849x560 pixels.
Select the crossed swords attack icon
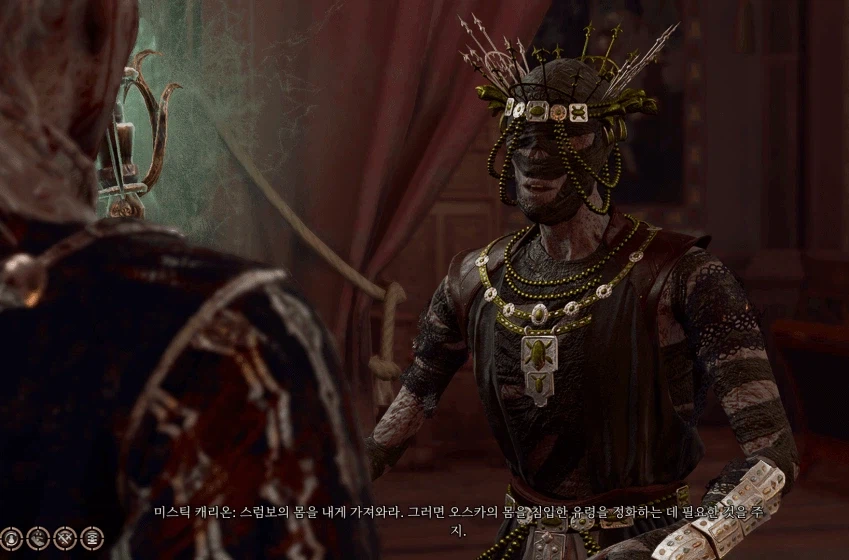[x=65, y=538]
